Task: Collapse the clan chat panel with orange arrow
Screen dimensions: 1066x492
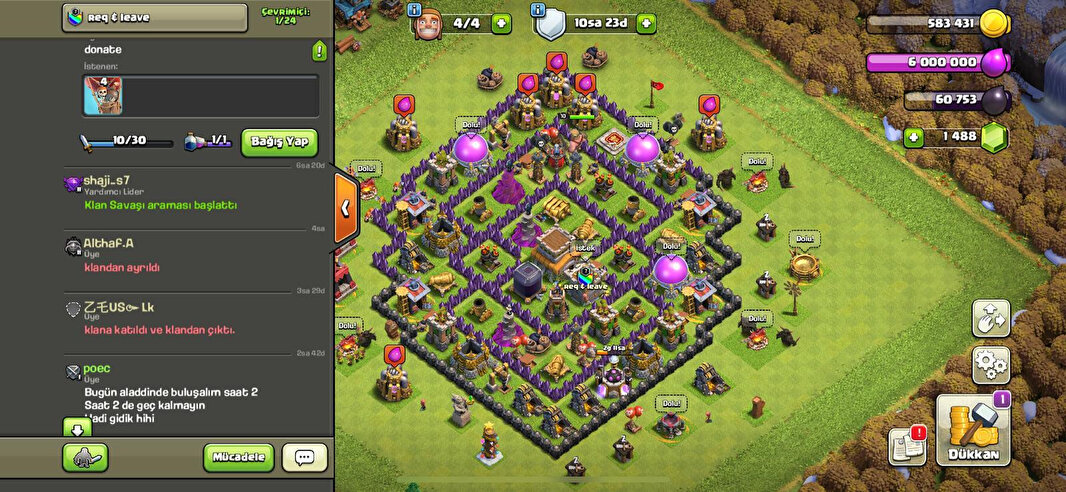Action: pos(345,208)
